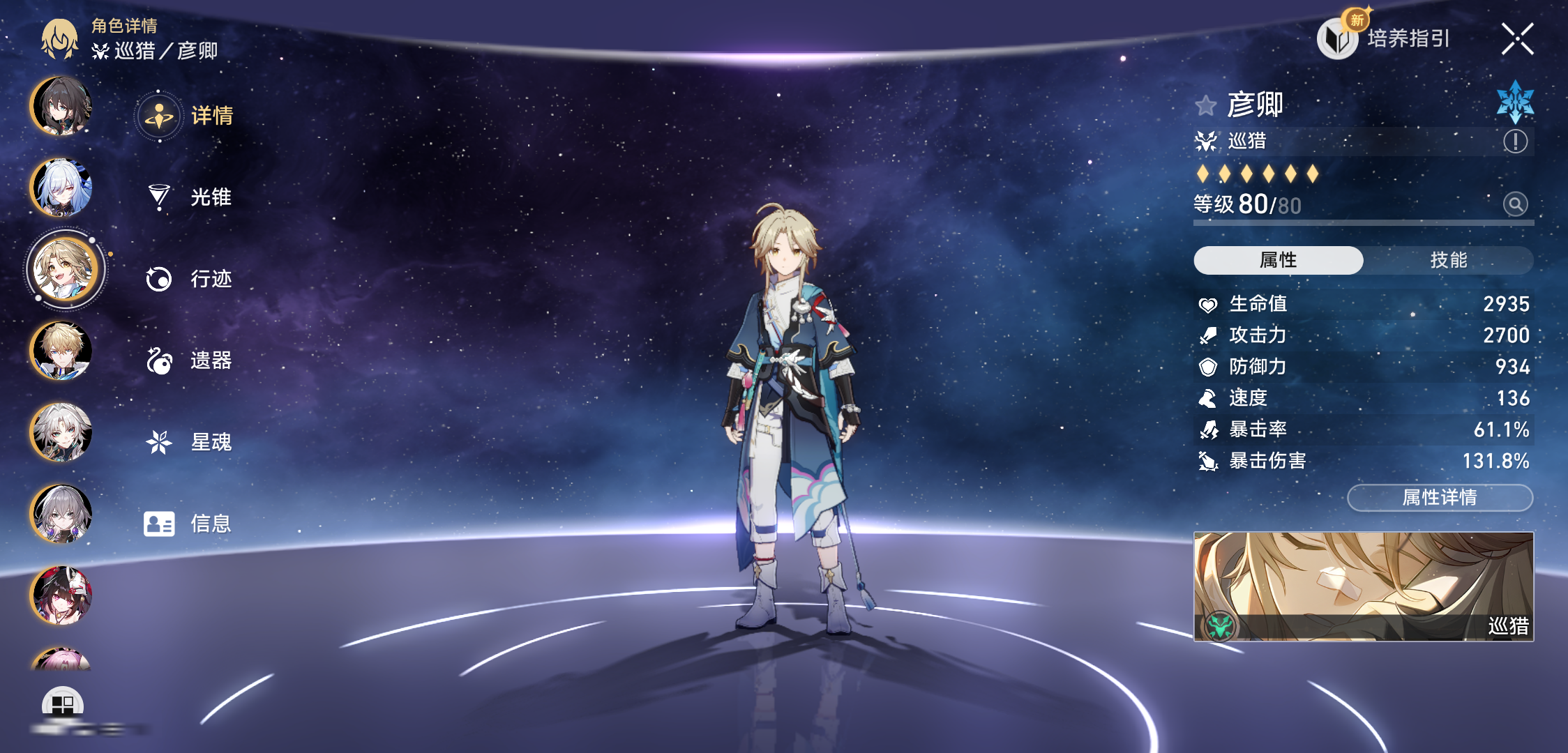Click the magnifier icon beside level
Screen dimensions: 1568x753
point(1515,204)
